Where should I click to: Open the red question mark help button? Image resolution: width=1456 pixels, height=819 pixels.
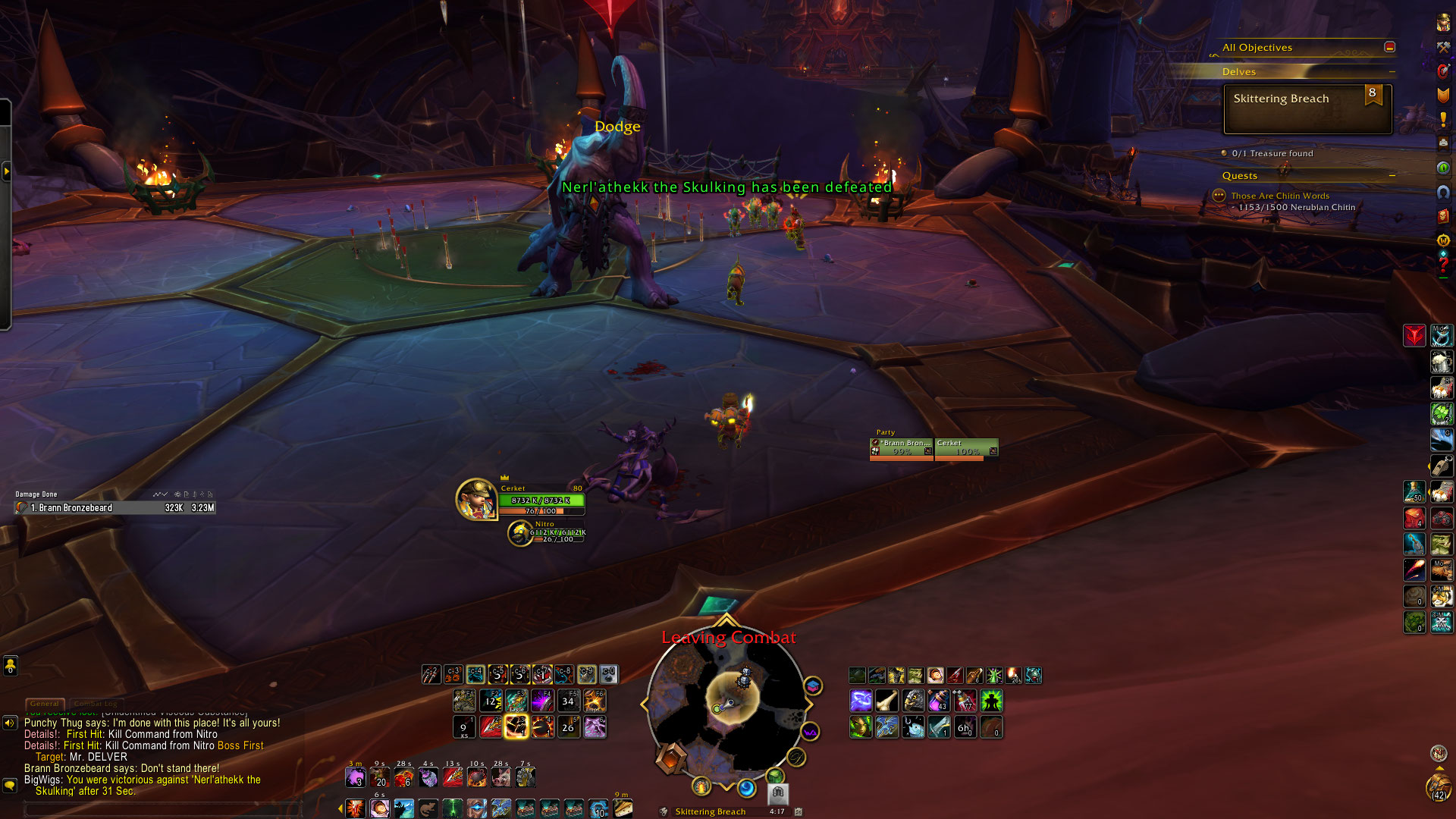[x=1443, y=264]
